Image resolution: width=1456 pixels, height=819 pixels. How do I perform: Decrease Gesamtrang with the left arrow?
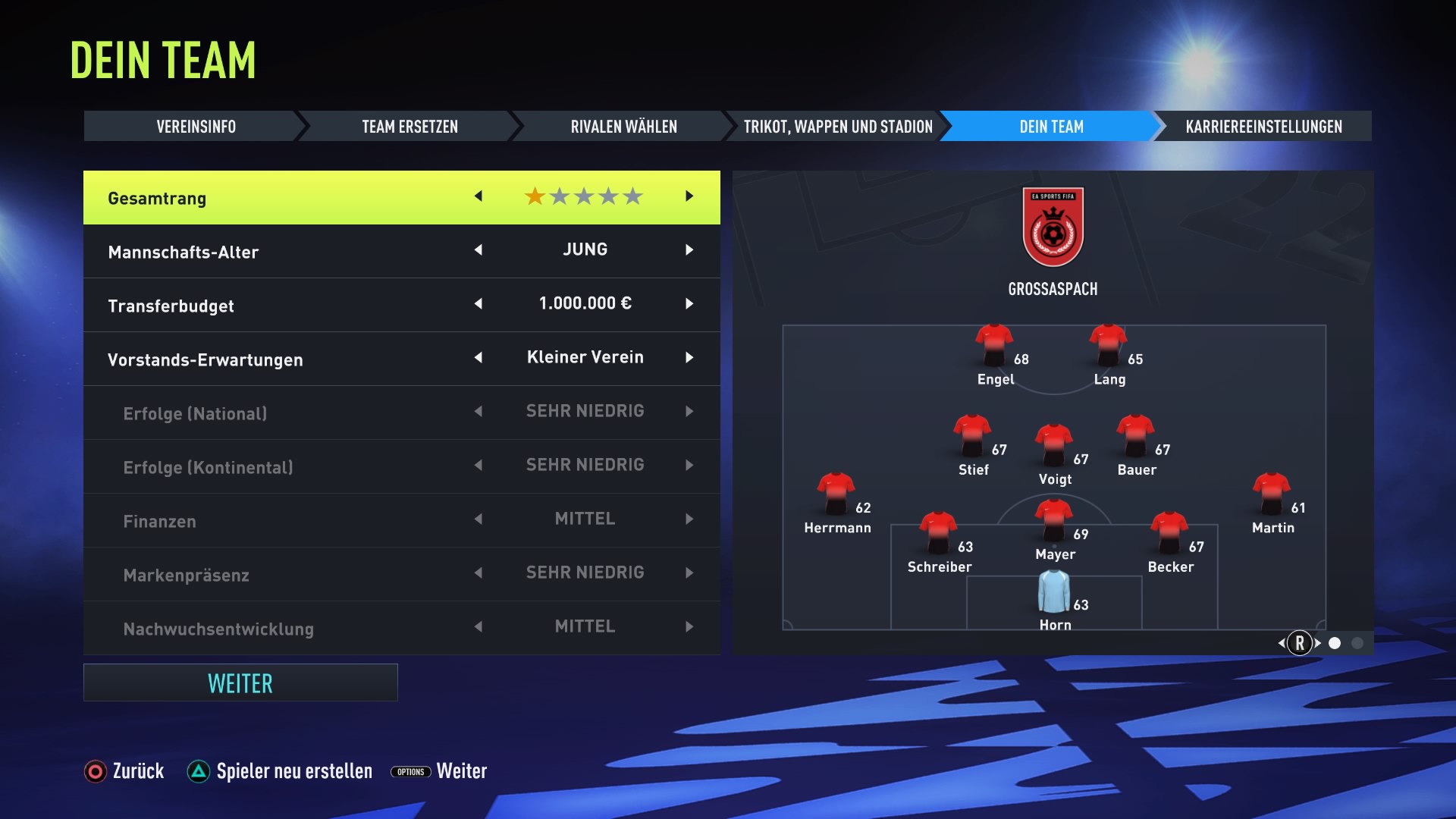[479, 196]
